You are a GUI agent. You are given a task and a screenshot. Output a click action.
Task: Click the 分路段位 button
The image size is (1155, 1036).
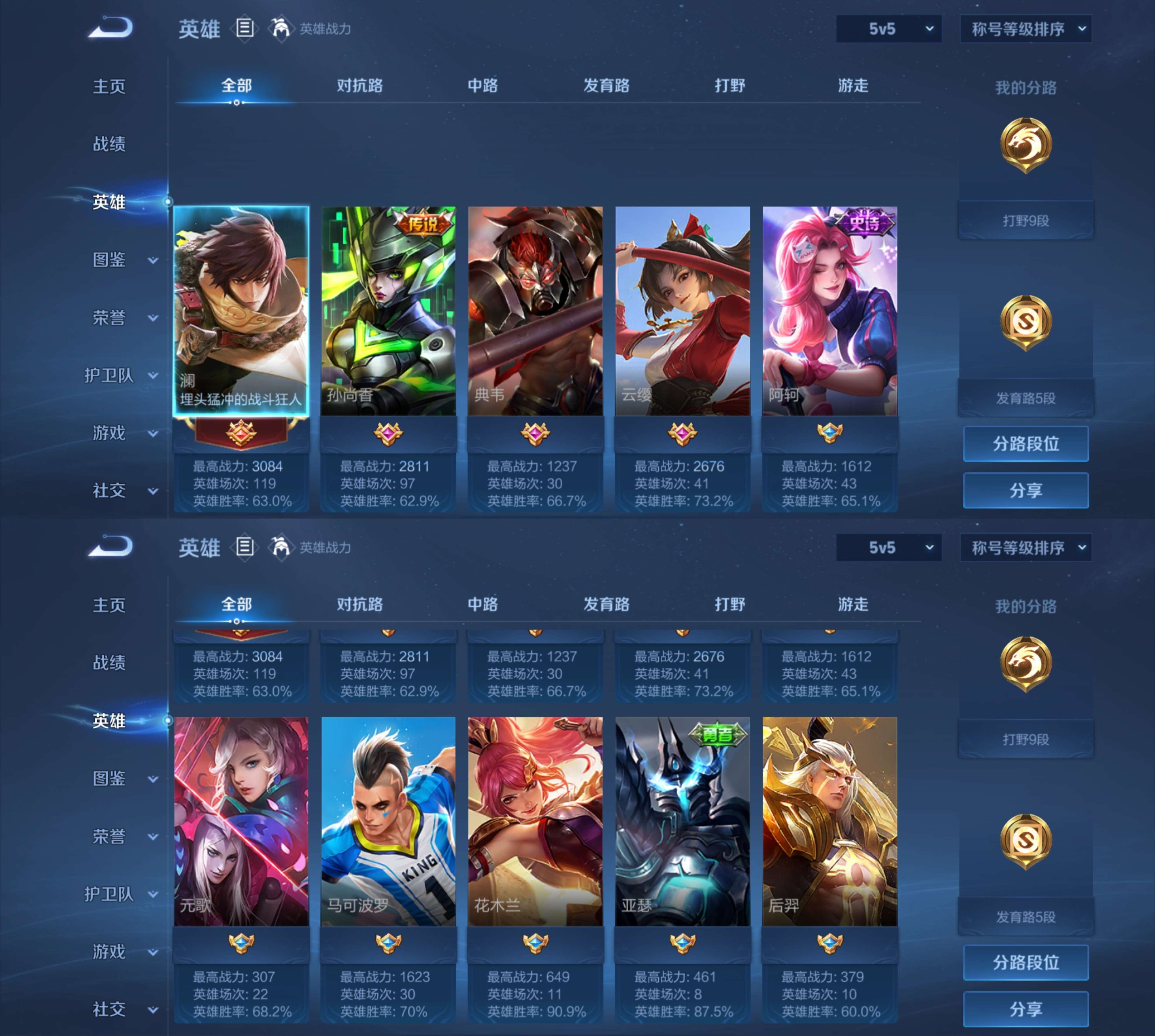pyautogui.click(x=1026, y=443)
